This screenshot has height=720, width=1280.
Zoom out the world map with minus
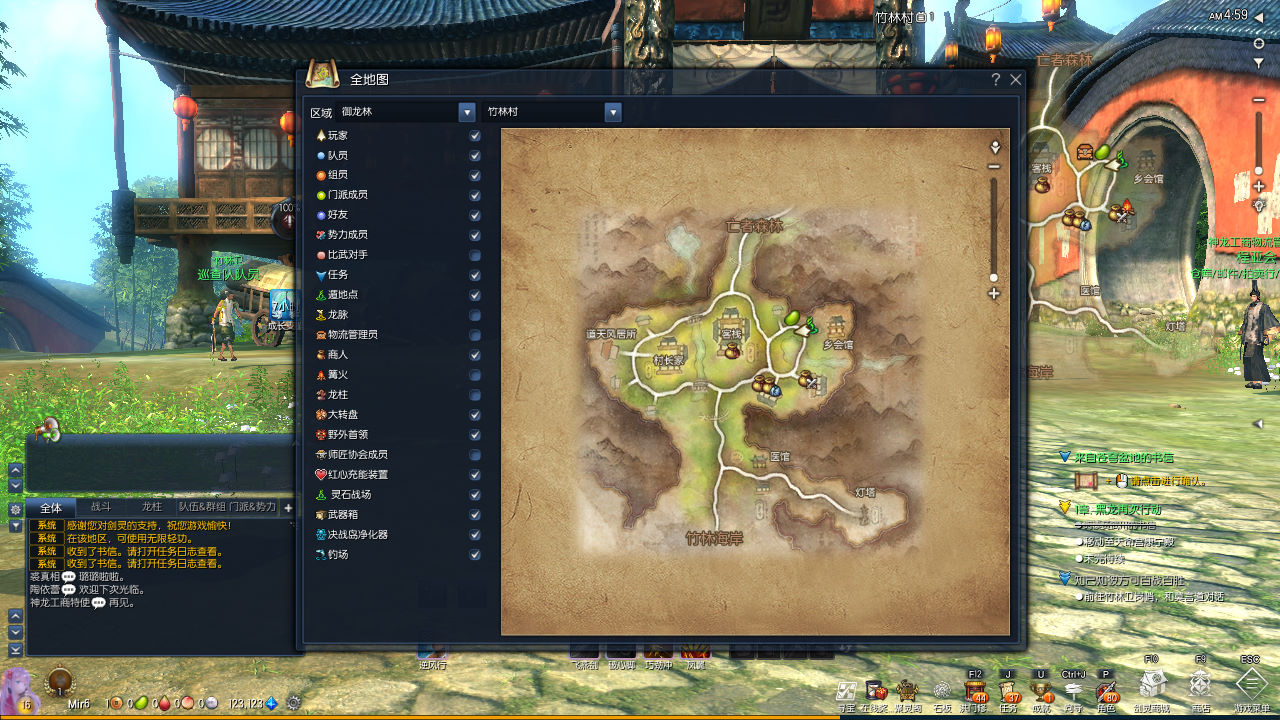pos(994,167)
